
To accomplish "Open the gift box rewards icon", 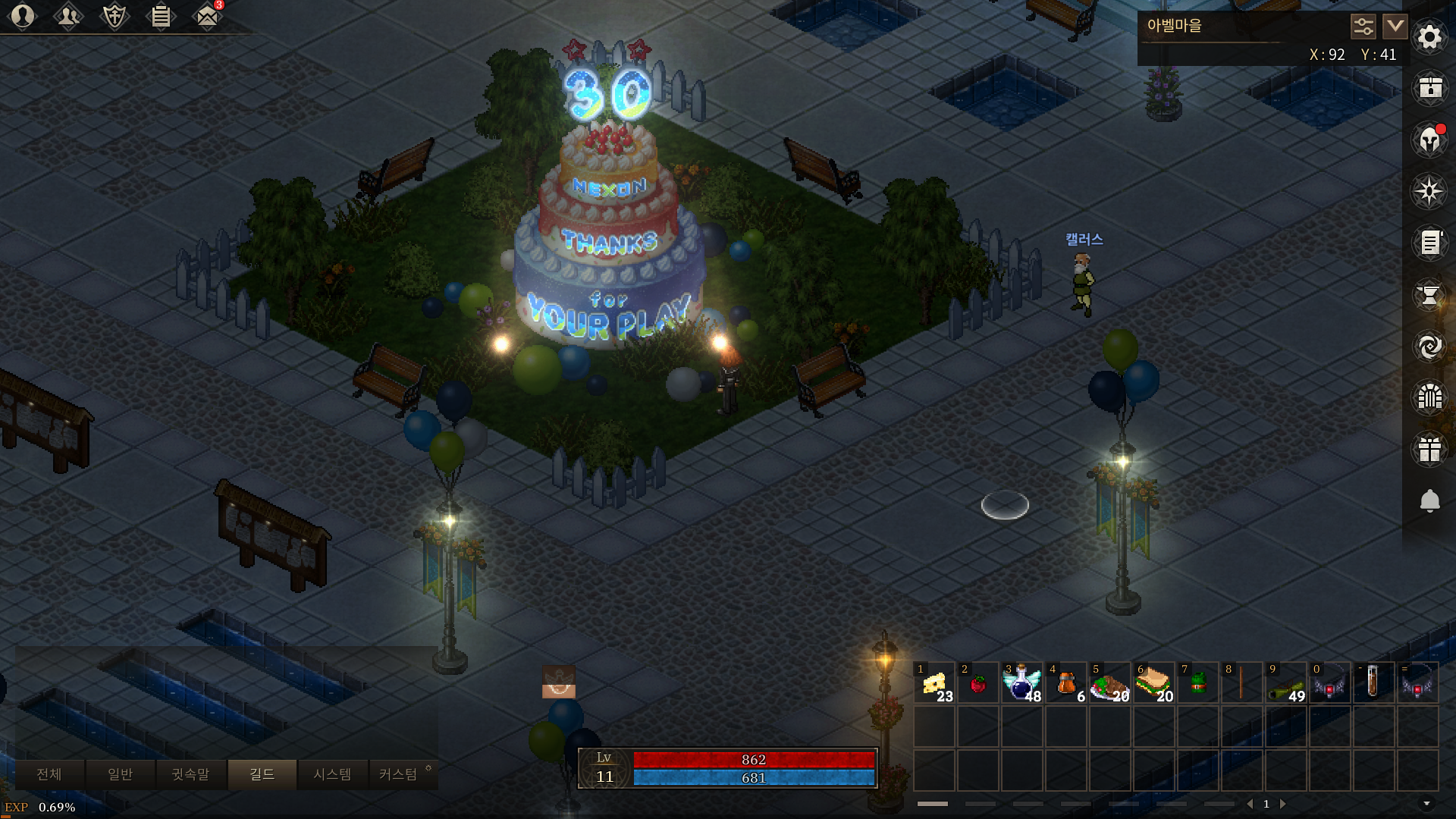I will click(1429, 449).
